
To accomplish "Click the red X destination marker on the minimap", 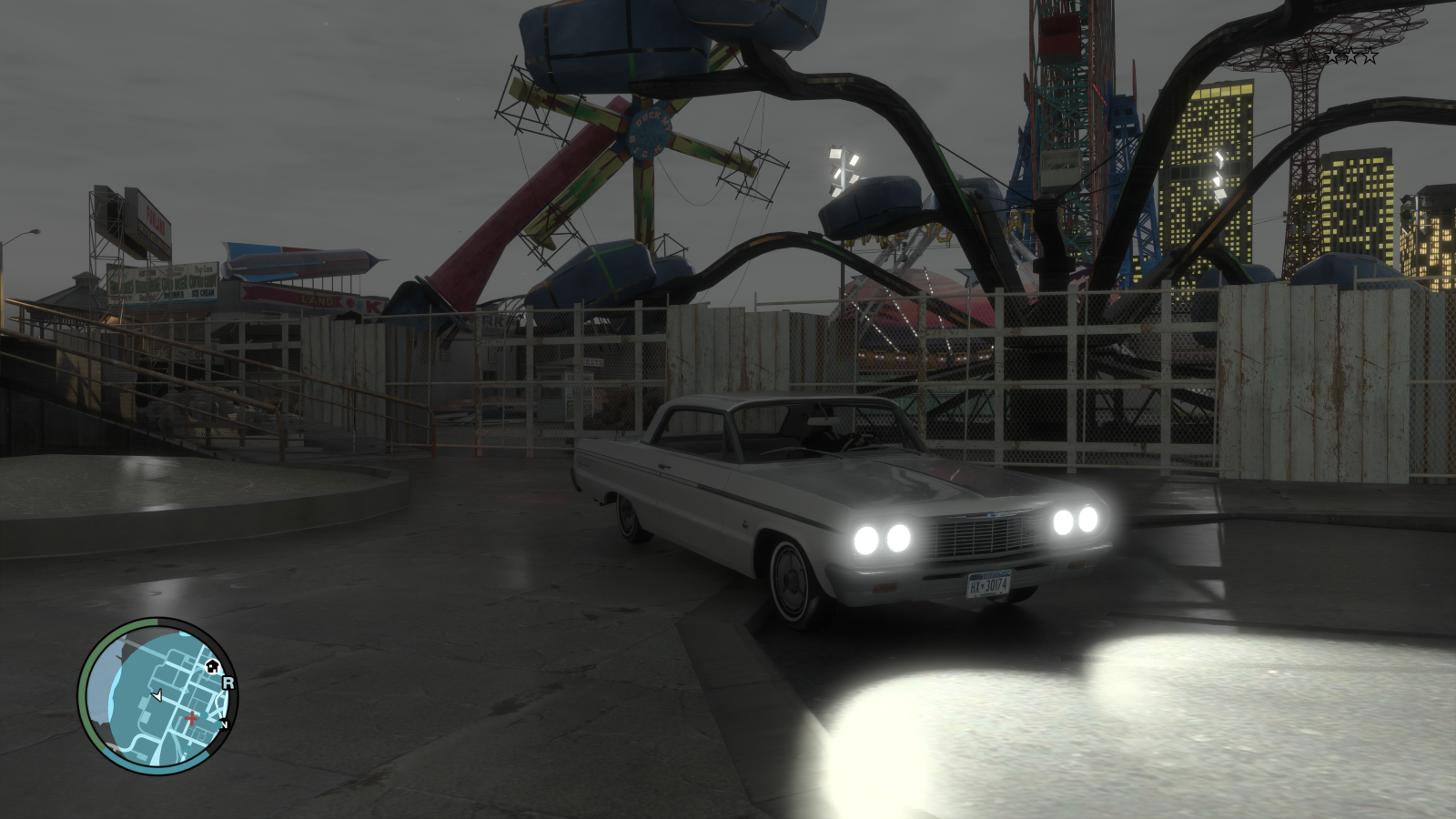I will click(191, 718).
